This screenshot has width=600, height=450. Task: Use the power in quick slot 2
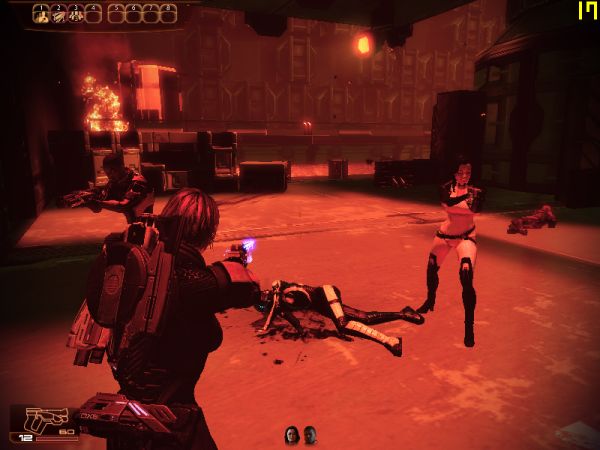[58, 14]
